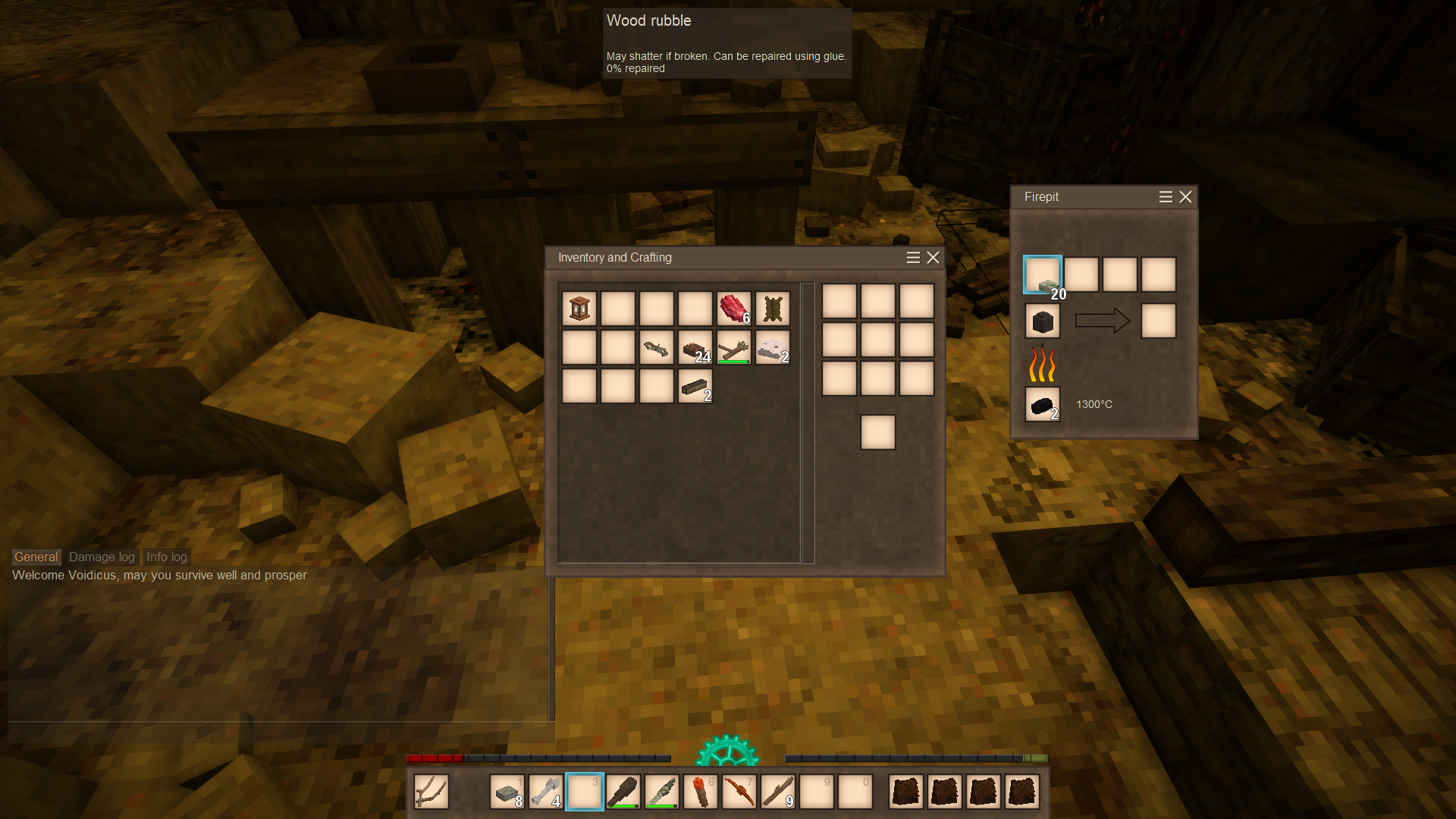Screen dimensions: 1456x819
Task: Select the charcoal fuel slot in firepit
Action: click(x=1043, y=404)
